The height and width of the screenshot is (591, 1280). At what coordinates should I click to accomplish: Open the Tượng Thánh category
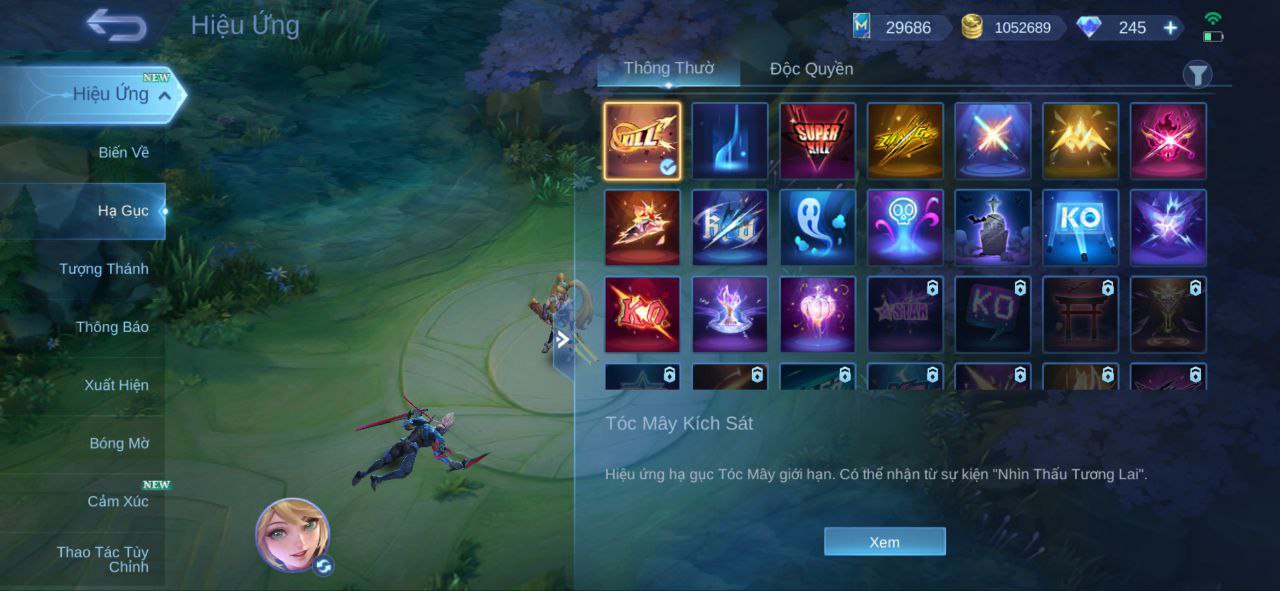[x=104, y=268]
